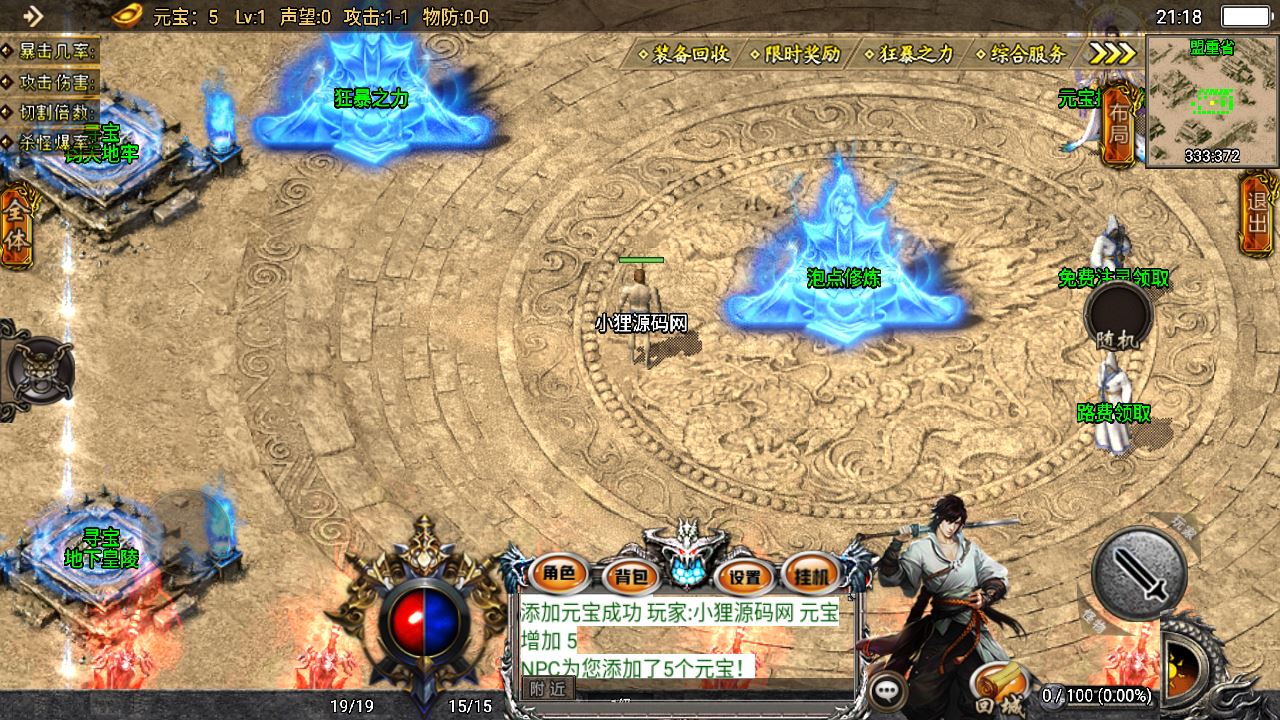The image size is (1280, 720).
Task: Open the chat speech-bubble button
Action: pos(886,690)
